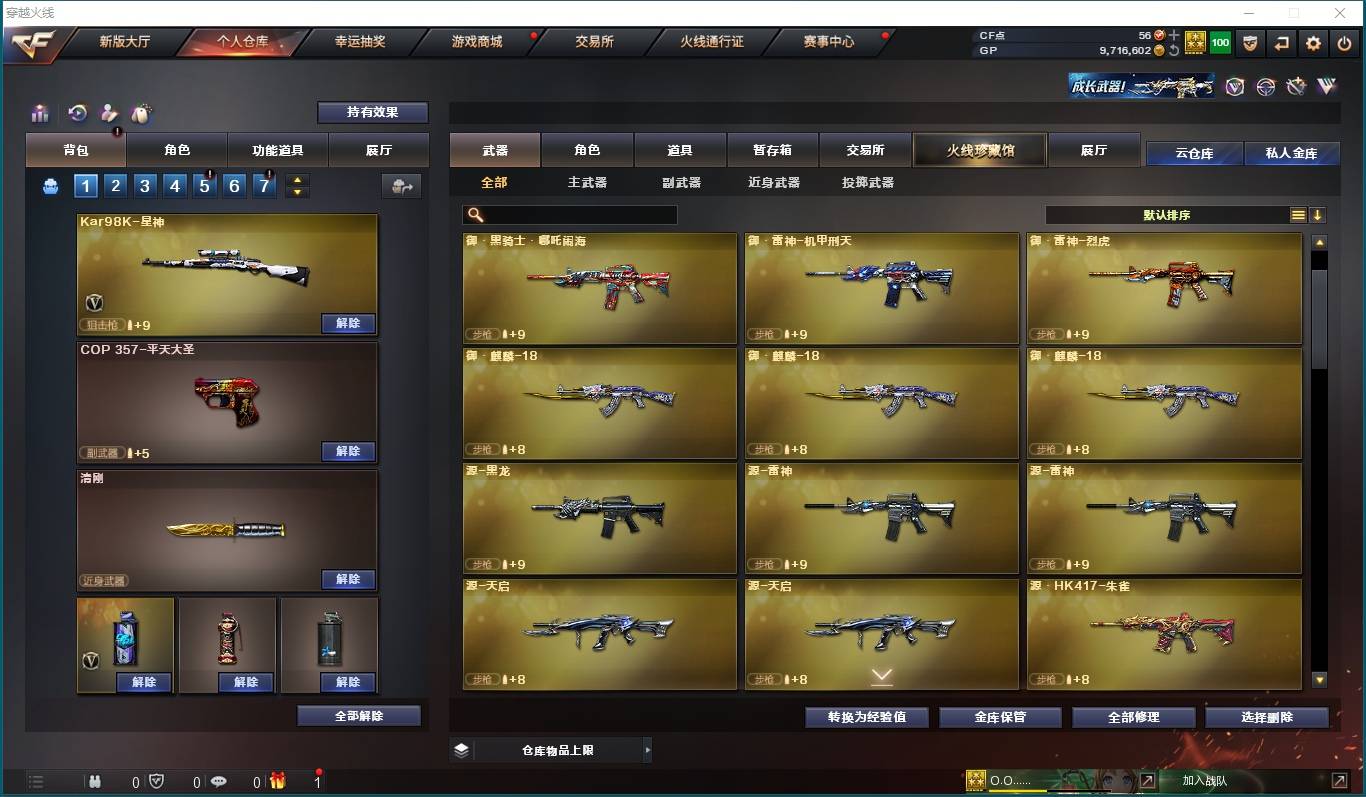Switch to the 赛事中心 menu item

(x=827, y=42)
